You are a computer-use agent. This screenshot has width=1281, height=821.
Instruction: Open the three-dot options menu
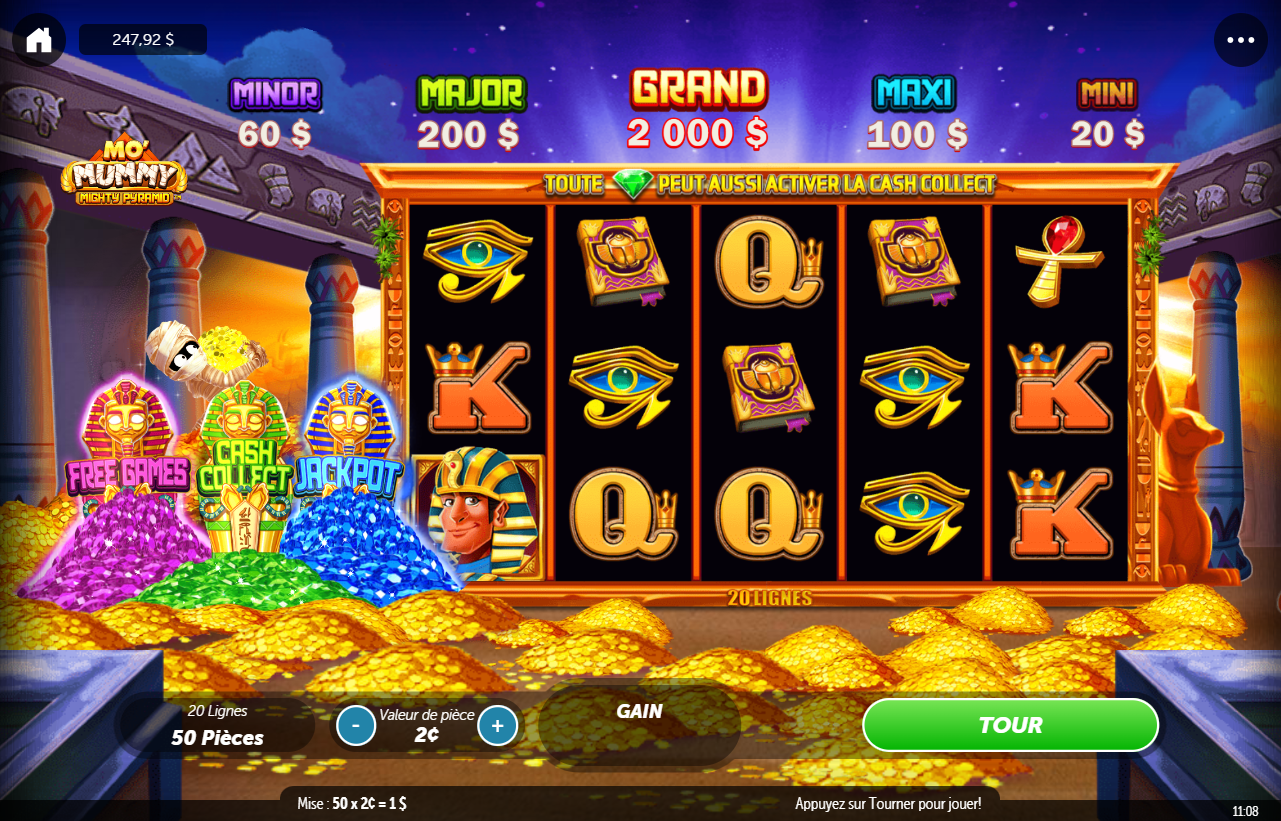pyautogui.click(x=1240, y=40)
